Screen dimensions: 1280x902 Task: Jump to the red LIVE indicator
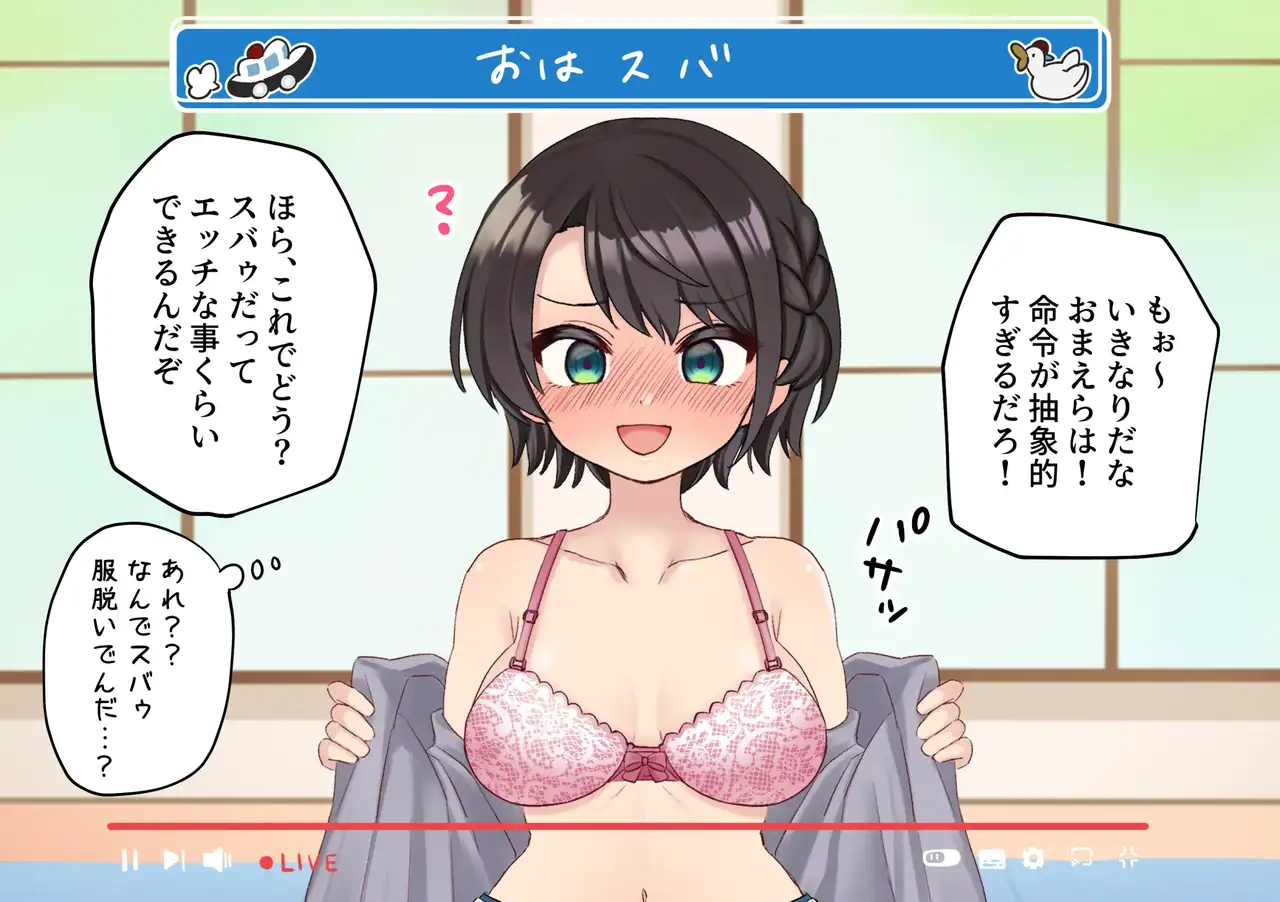point(299,862)
